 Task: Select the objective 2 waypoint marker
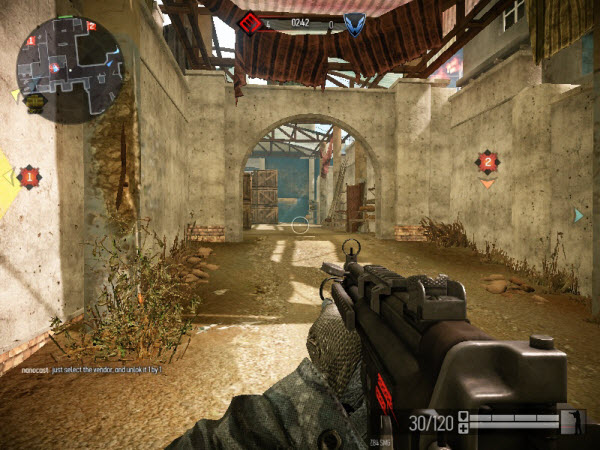click(x=487, y=161)
